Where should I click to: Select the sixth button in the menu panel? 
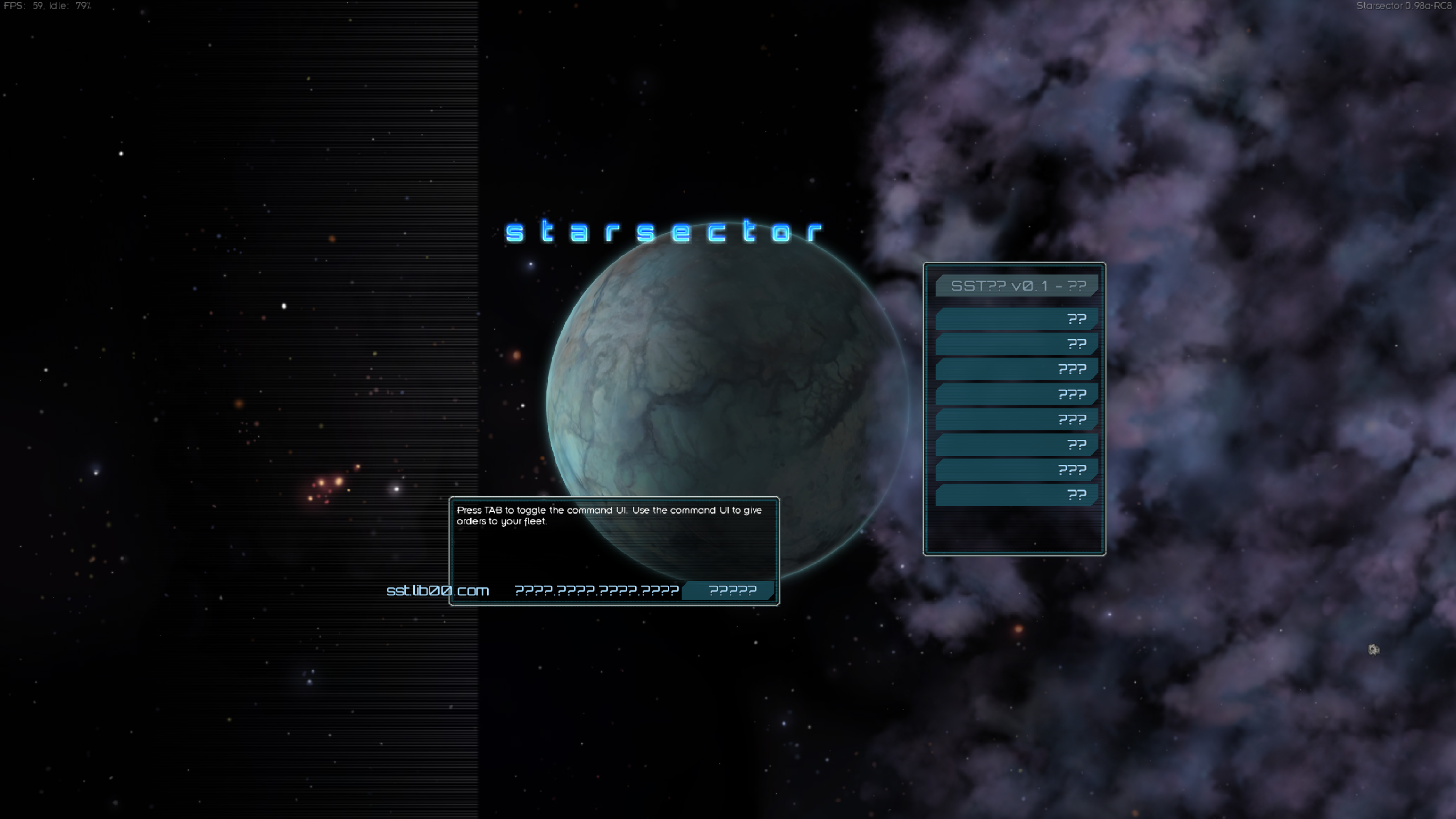tap(1016, 444)
